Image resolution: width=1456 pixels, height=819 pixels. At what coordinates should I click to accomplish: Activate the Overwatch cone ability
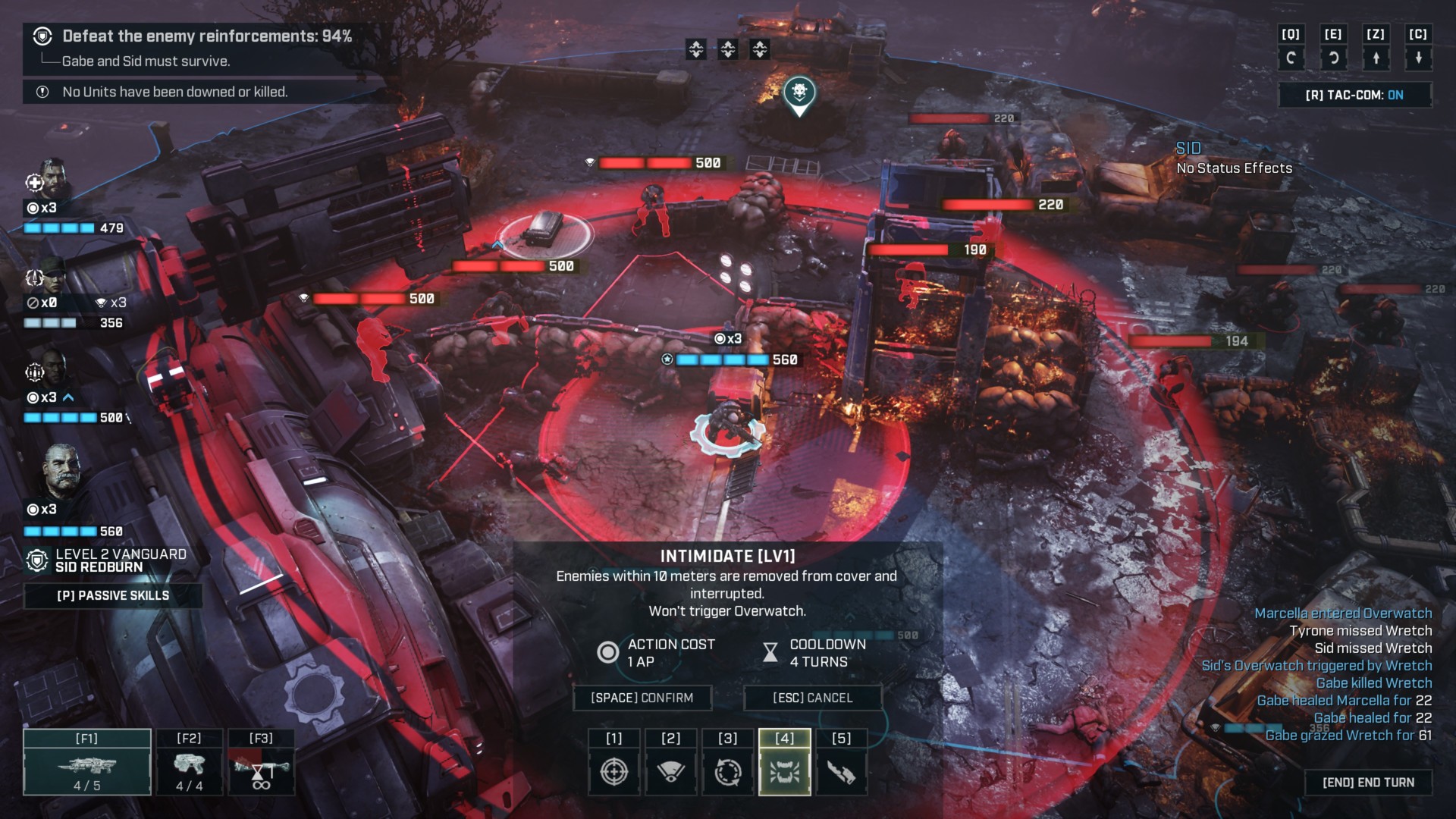[670, 772]
